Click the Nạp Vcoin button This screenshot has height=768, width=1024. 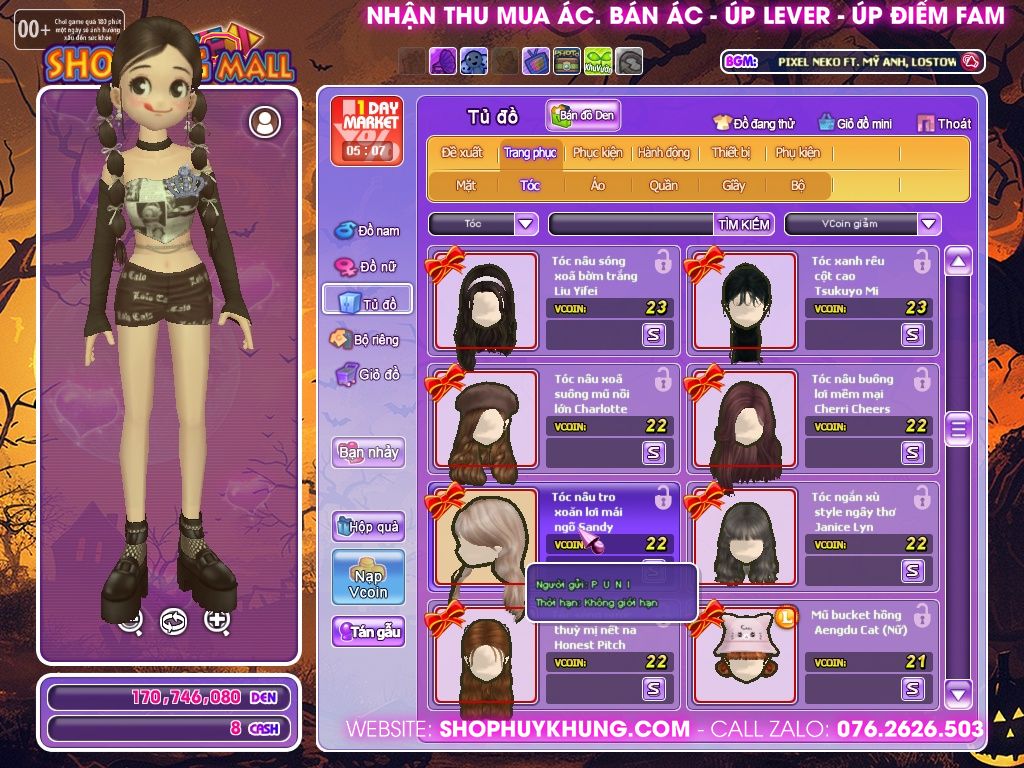click(368, 577)
